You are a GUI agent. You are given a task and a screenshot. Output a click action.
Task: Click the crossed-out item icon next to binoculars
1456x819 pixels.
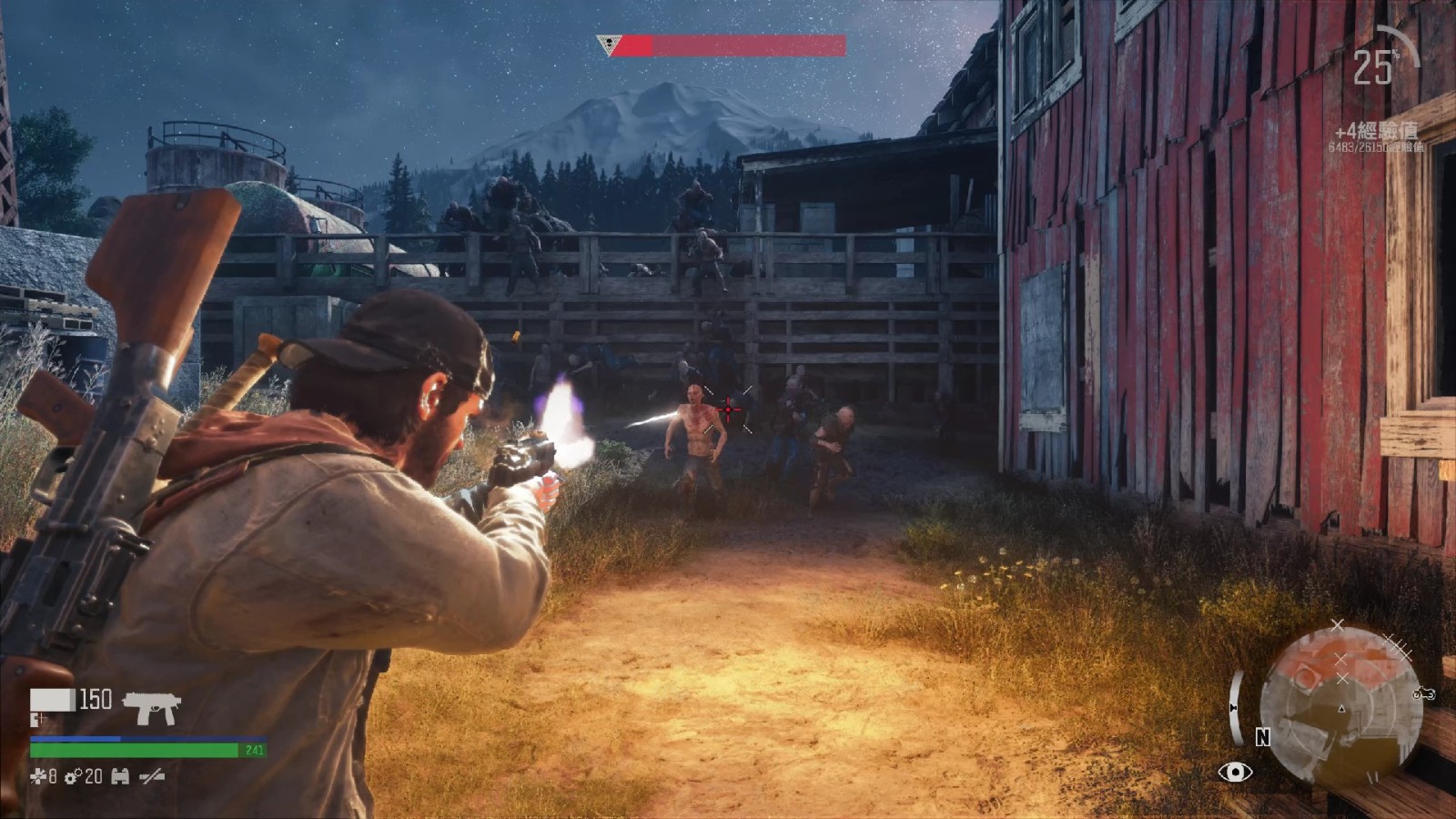152,776
